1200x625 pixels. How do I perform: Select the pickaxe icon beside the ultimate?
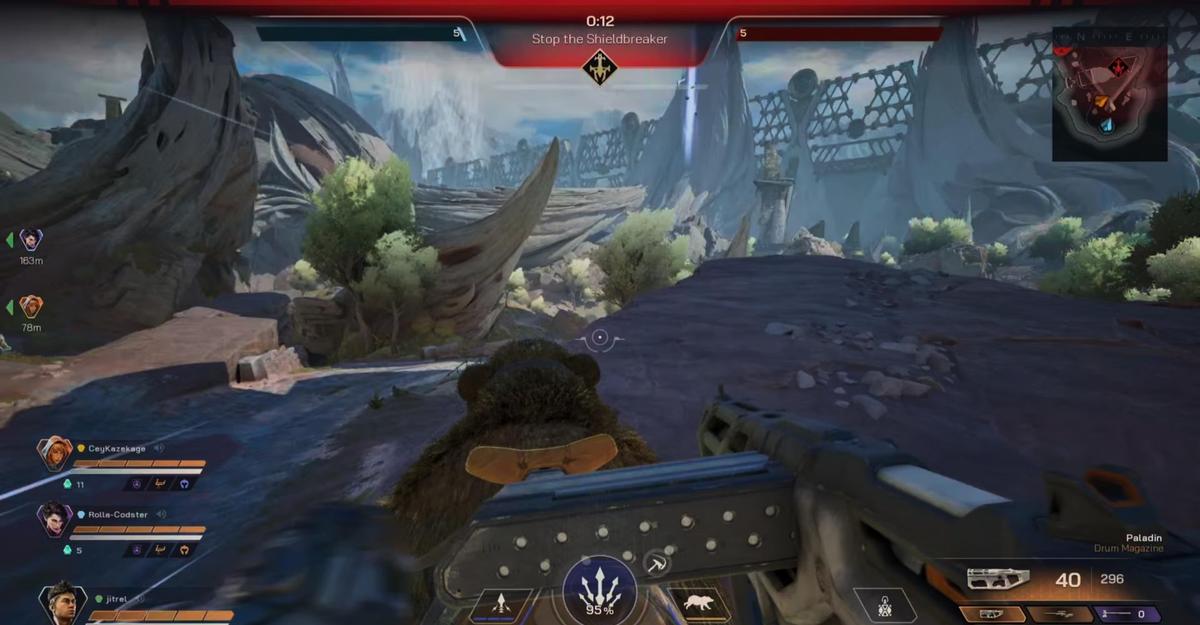[656, 563]
